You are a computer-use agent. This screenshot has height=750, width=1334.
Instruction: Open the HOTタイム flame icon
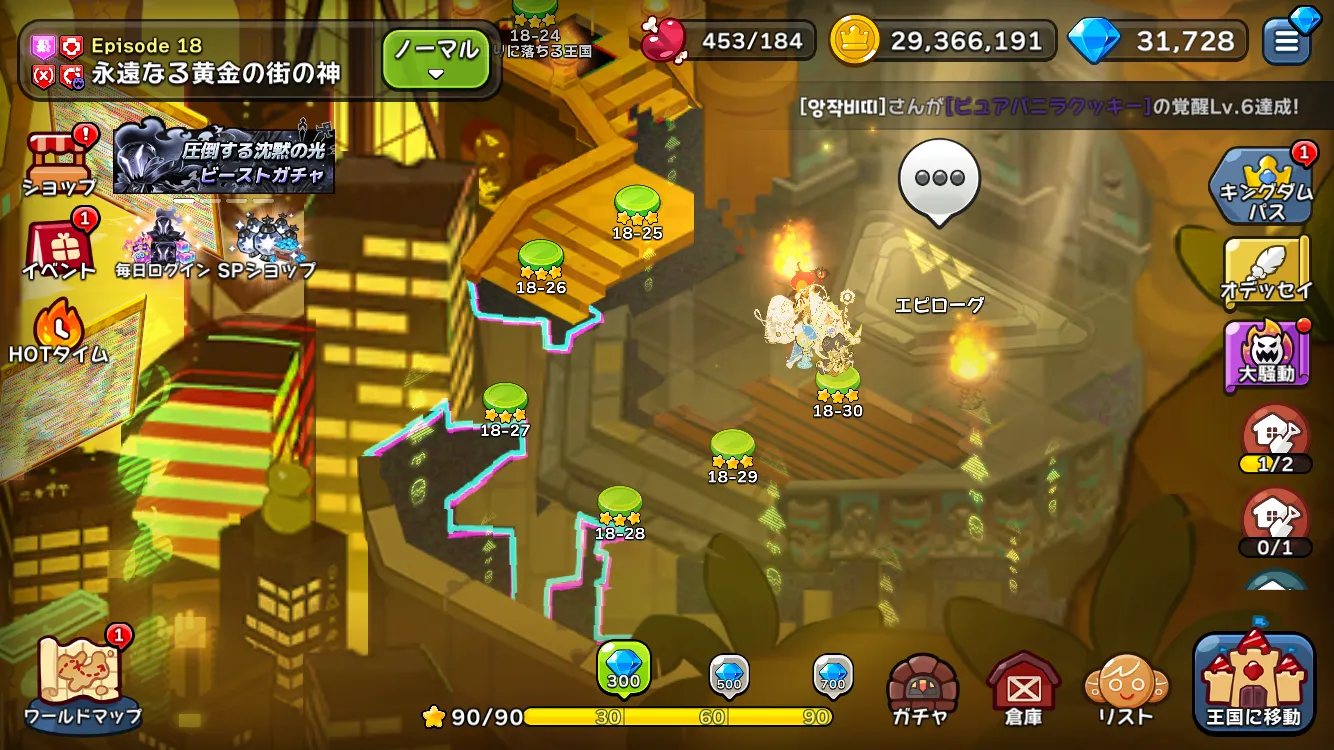point(58,330)
